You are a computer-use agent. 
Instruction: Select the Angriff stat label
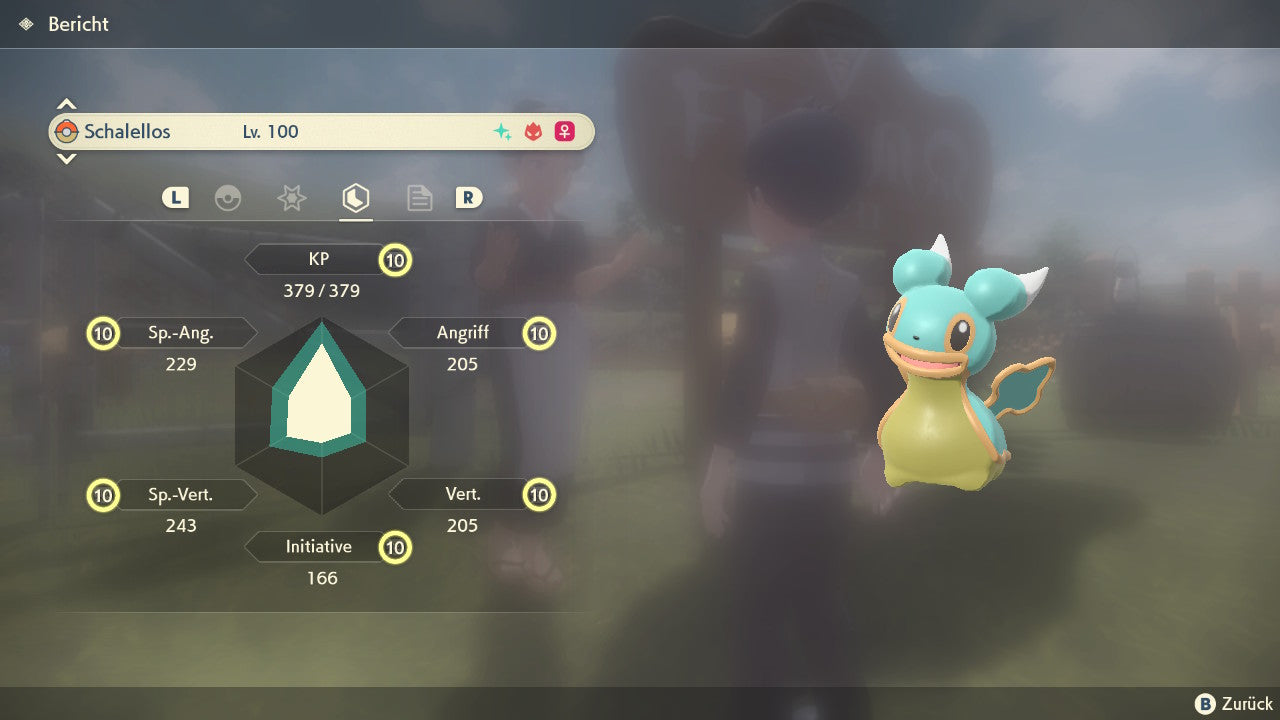click(462, 333)
